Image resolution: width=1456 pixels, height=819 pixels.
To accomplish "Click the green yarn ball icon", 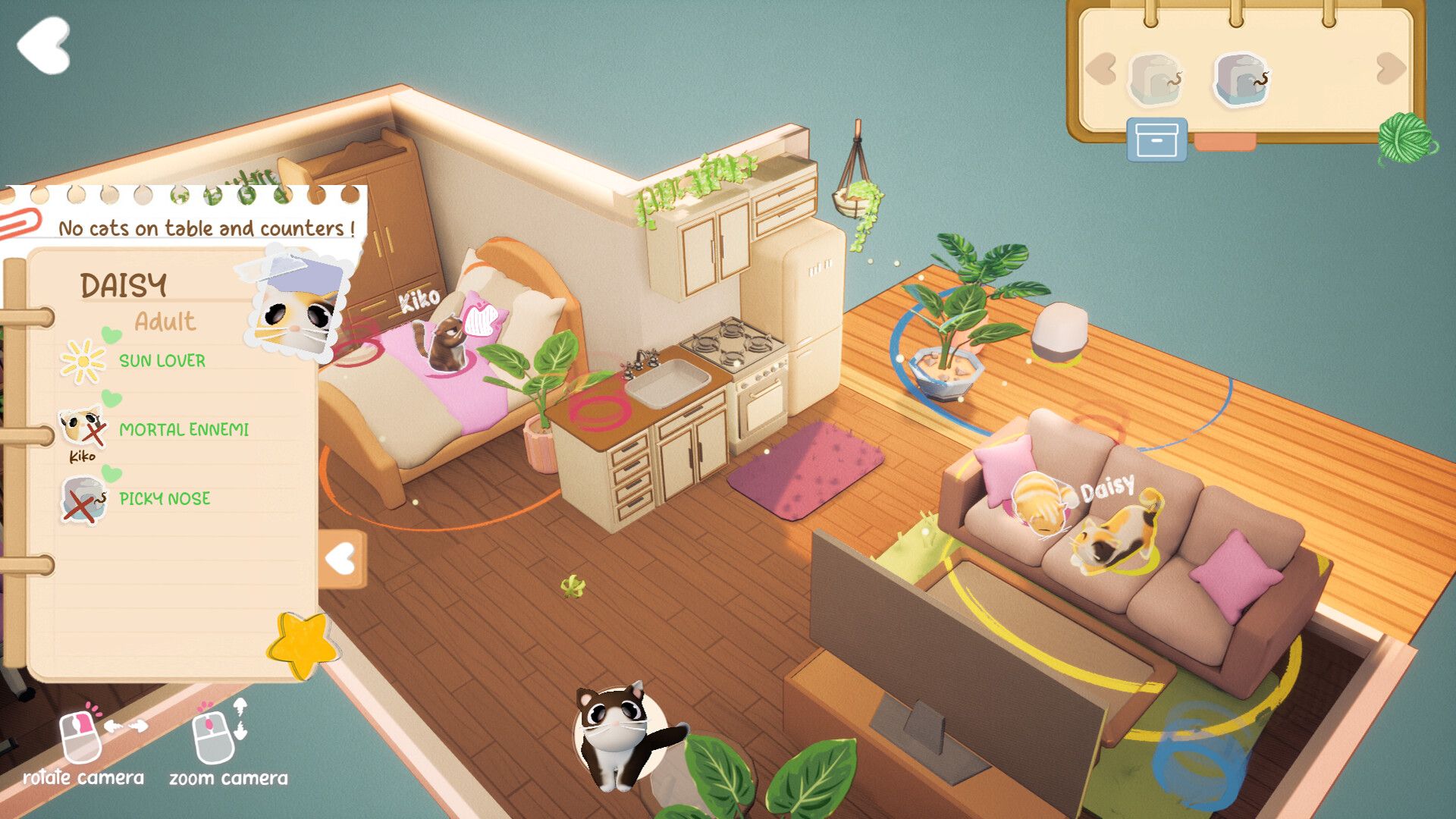I will [1405, 137].
